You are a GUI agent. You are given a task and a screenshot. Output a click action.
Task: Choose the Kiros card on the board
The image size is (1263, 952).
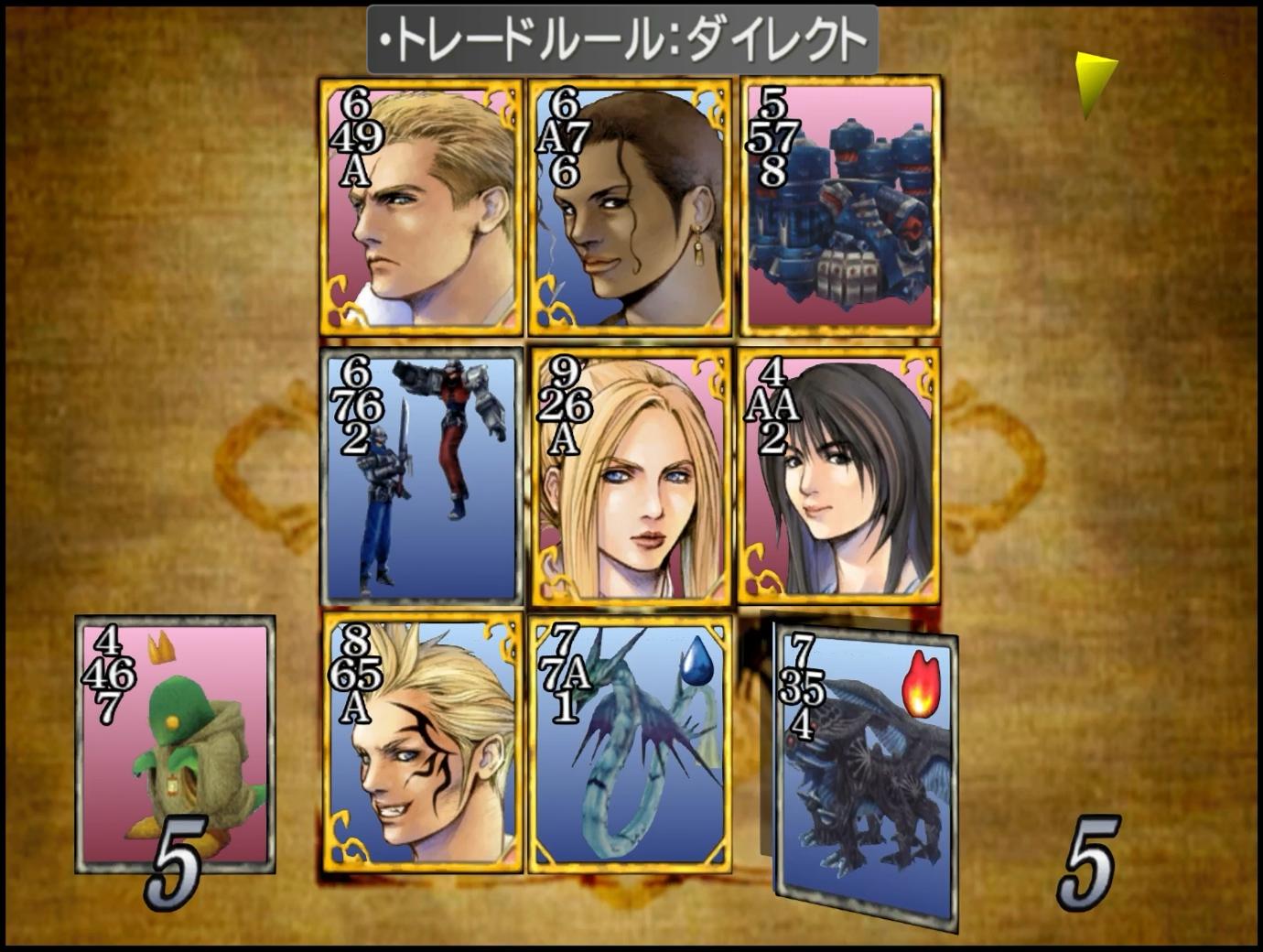pos(630,207)
